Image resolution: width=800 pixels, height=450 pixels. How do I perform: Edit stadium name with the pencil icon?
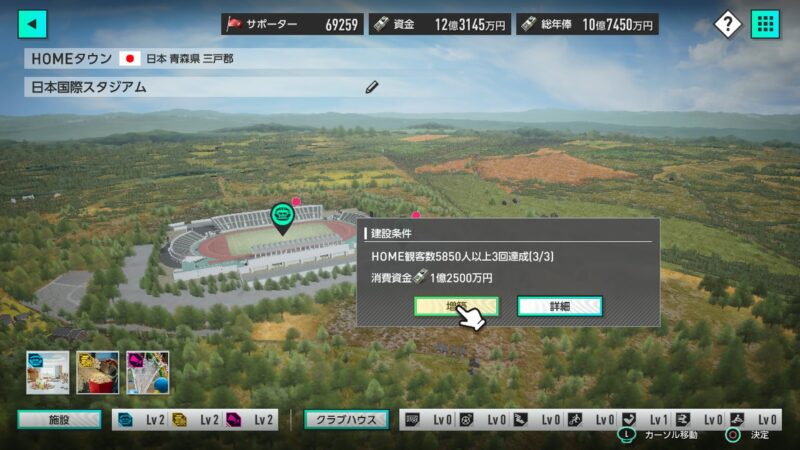coord(372,87)
